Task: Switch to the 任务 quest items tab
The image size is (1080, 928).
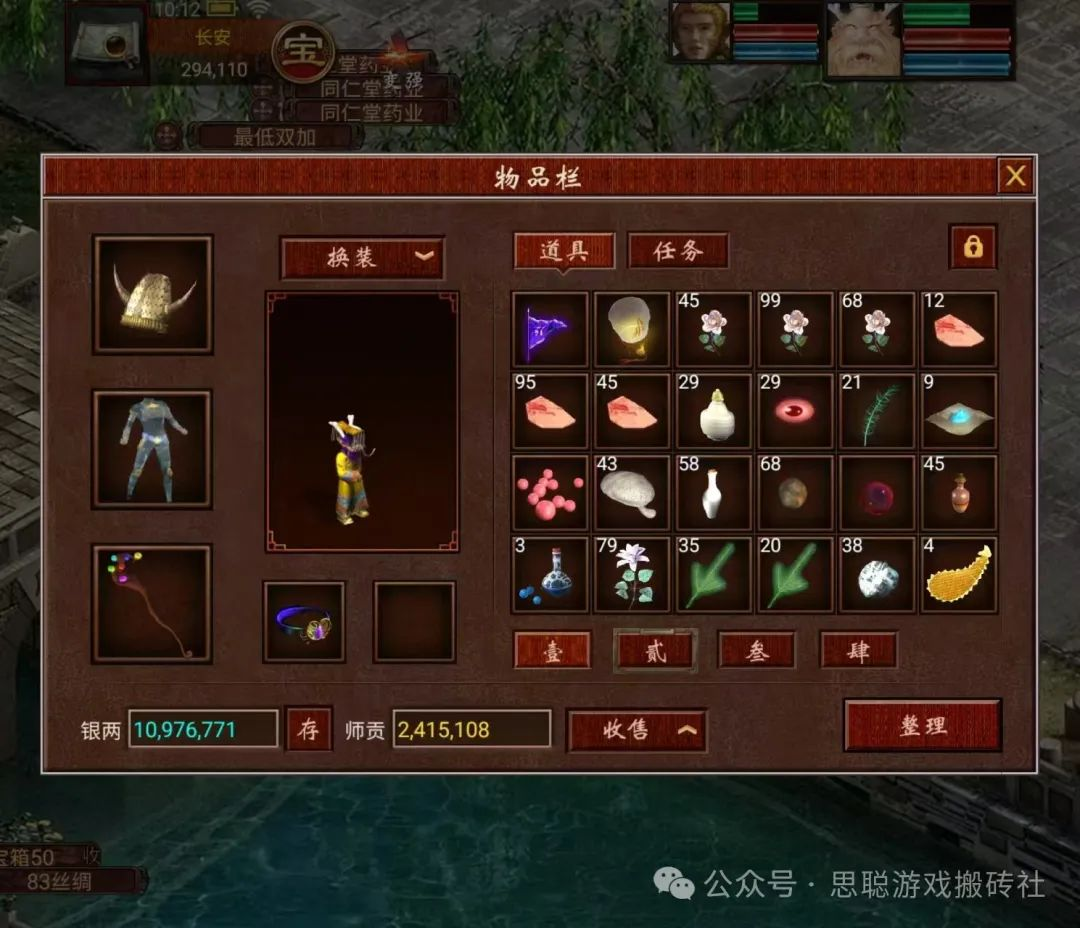Action: 678,251
